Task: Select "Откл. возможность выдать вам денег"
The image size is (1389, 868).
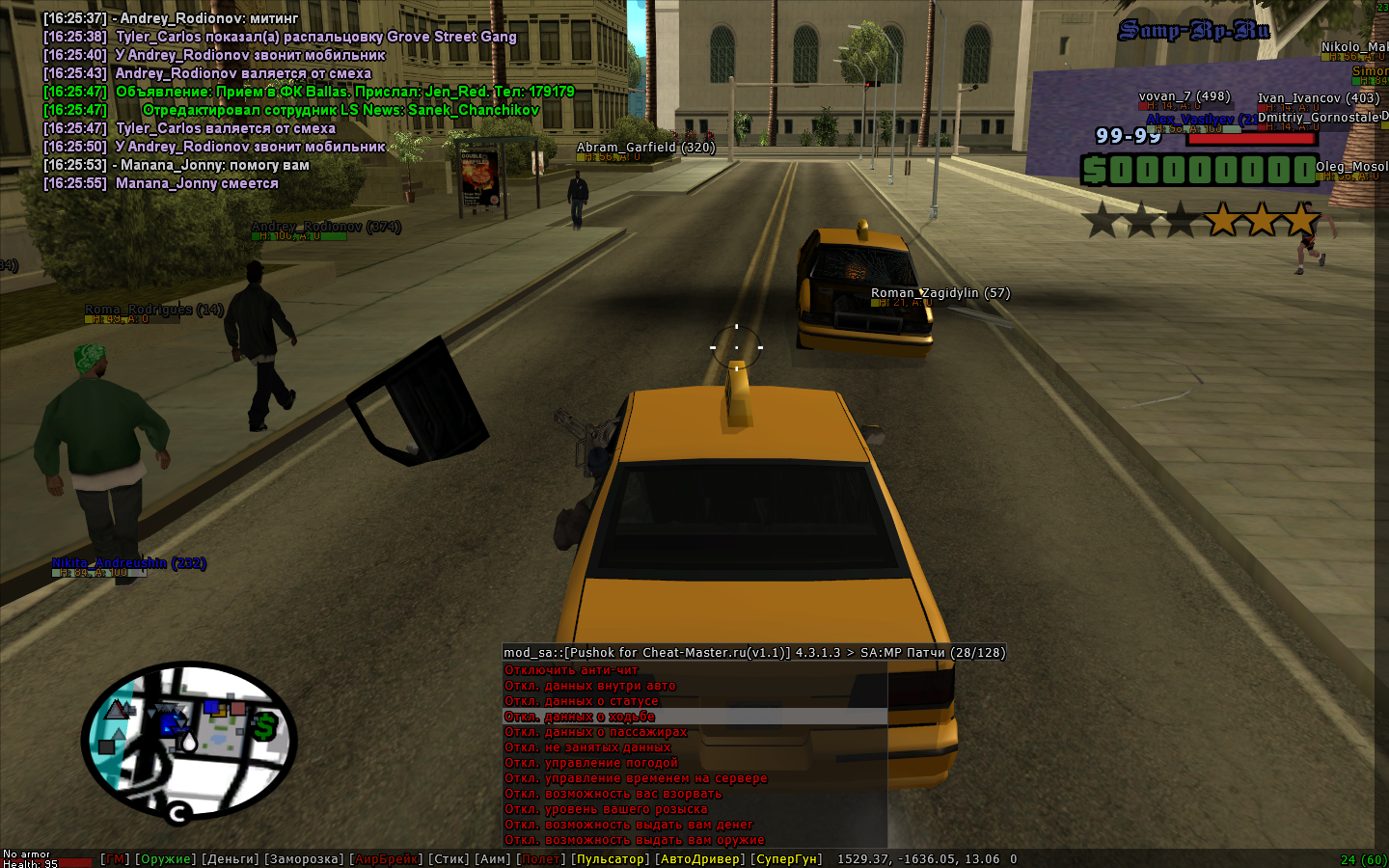Action: click(x=629, y=825)
